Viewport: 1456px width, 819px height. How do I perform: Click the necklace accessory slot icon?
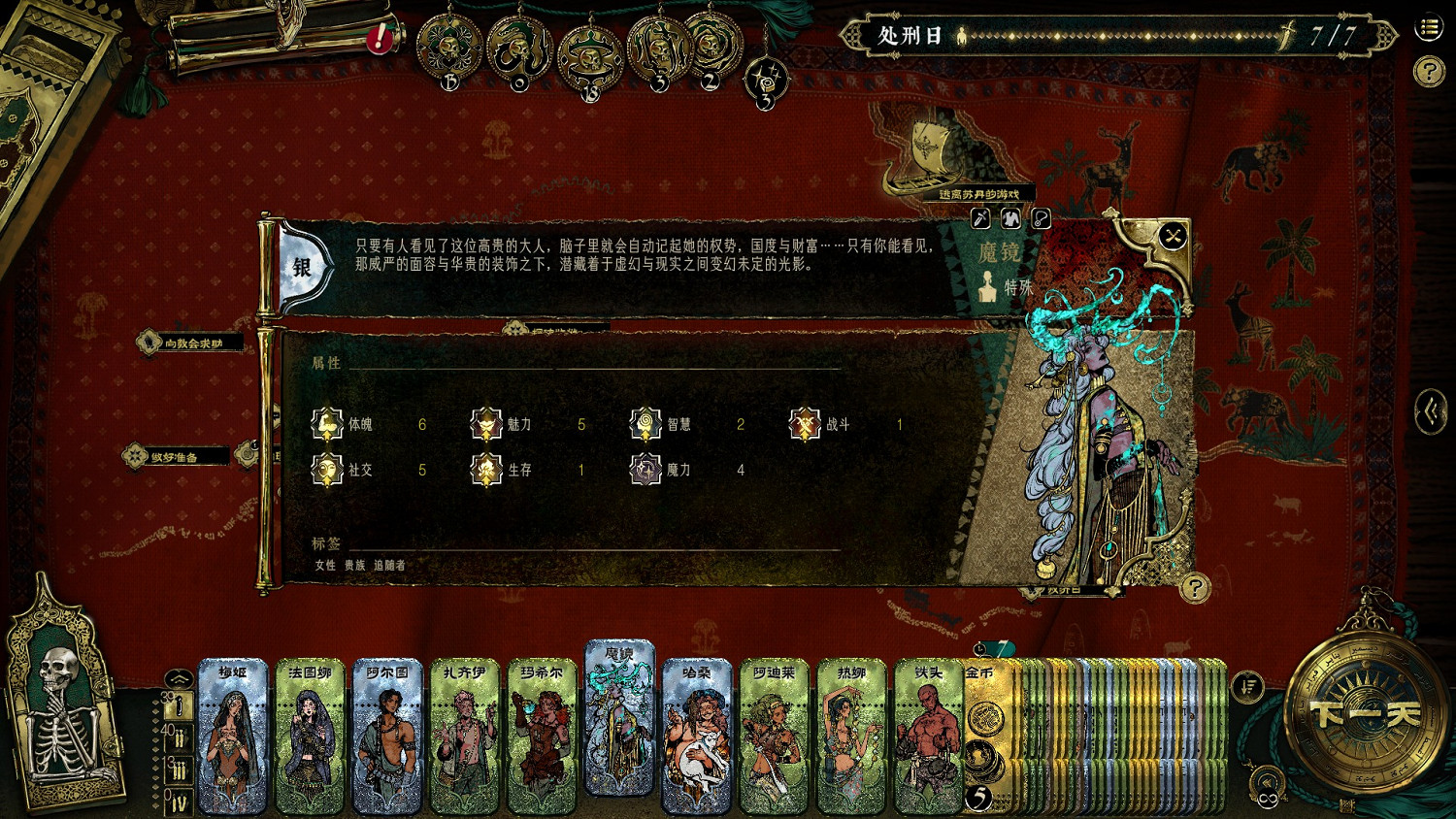1041,218
